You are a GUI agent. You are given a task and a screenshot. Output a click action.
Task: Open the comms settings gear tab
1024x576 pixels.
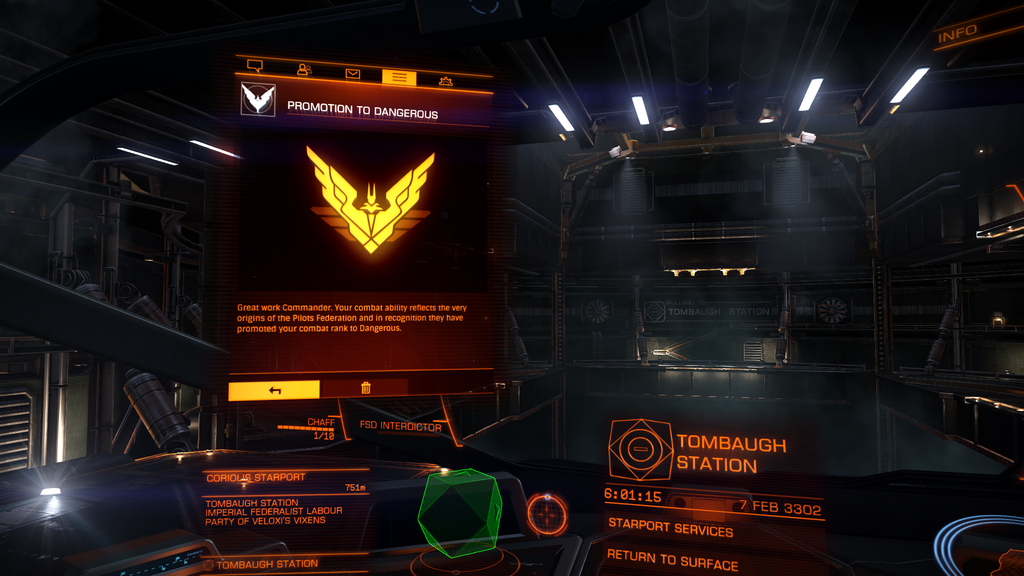tap(445, 79)
